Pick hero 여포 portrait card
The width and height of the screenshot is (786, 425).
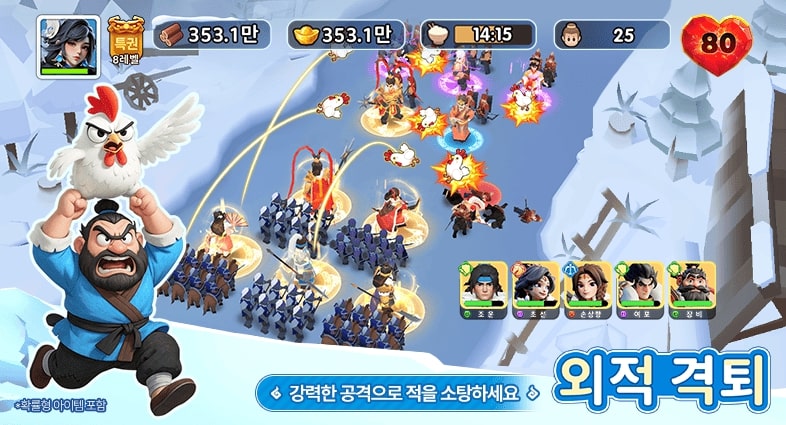coord(640,288)
